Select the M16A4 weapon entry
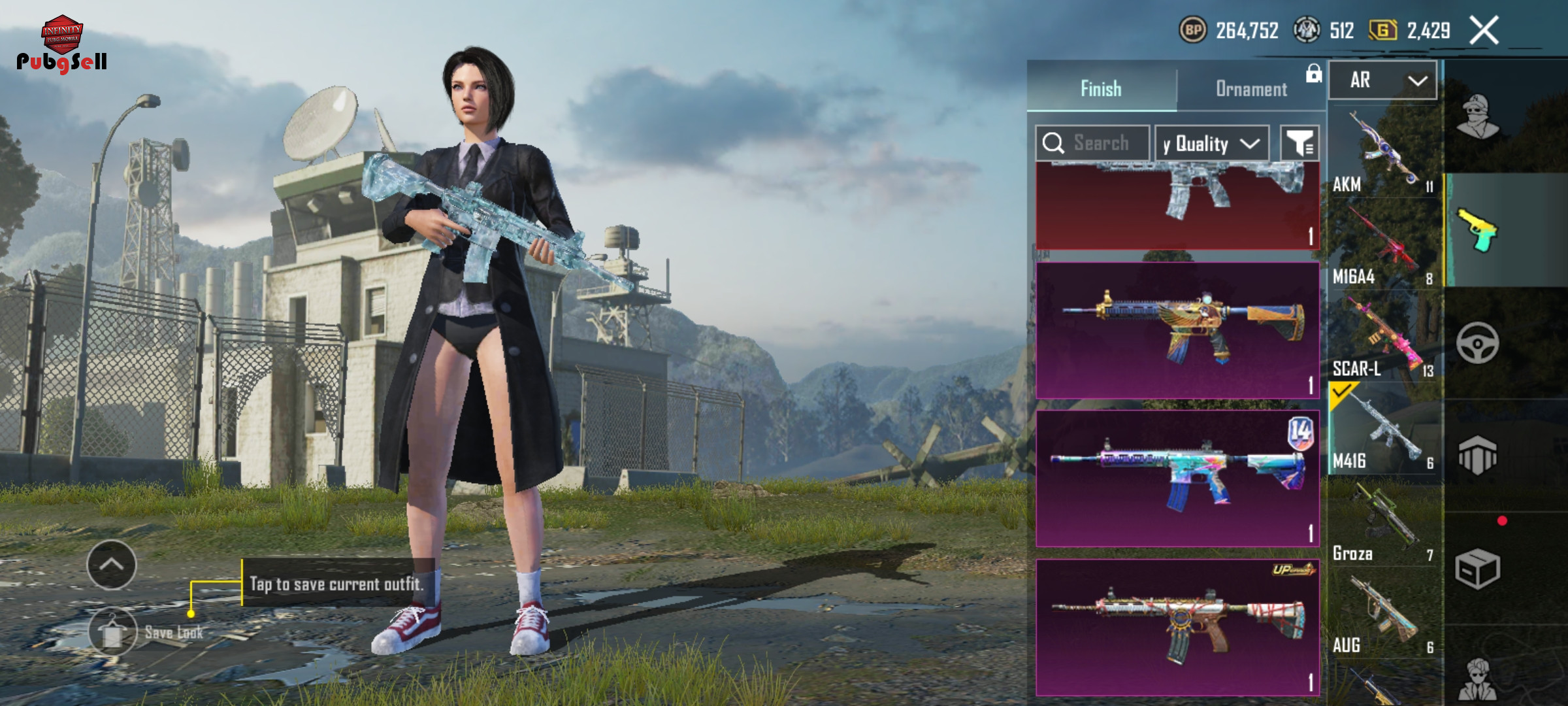Image resolution: width=1568 pixels, height=706 pixels. coord(1383,246)
